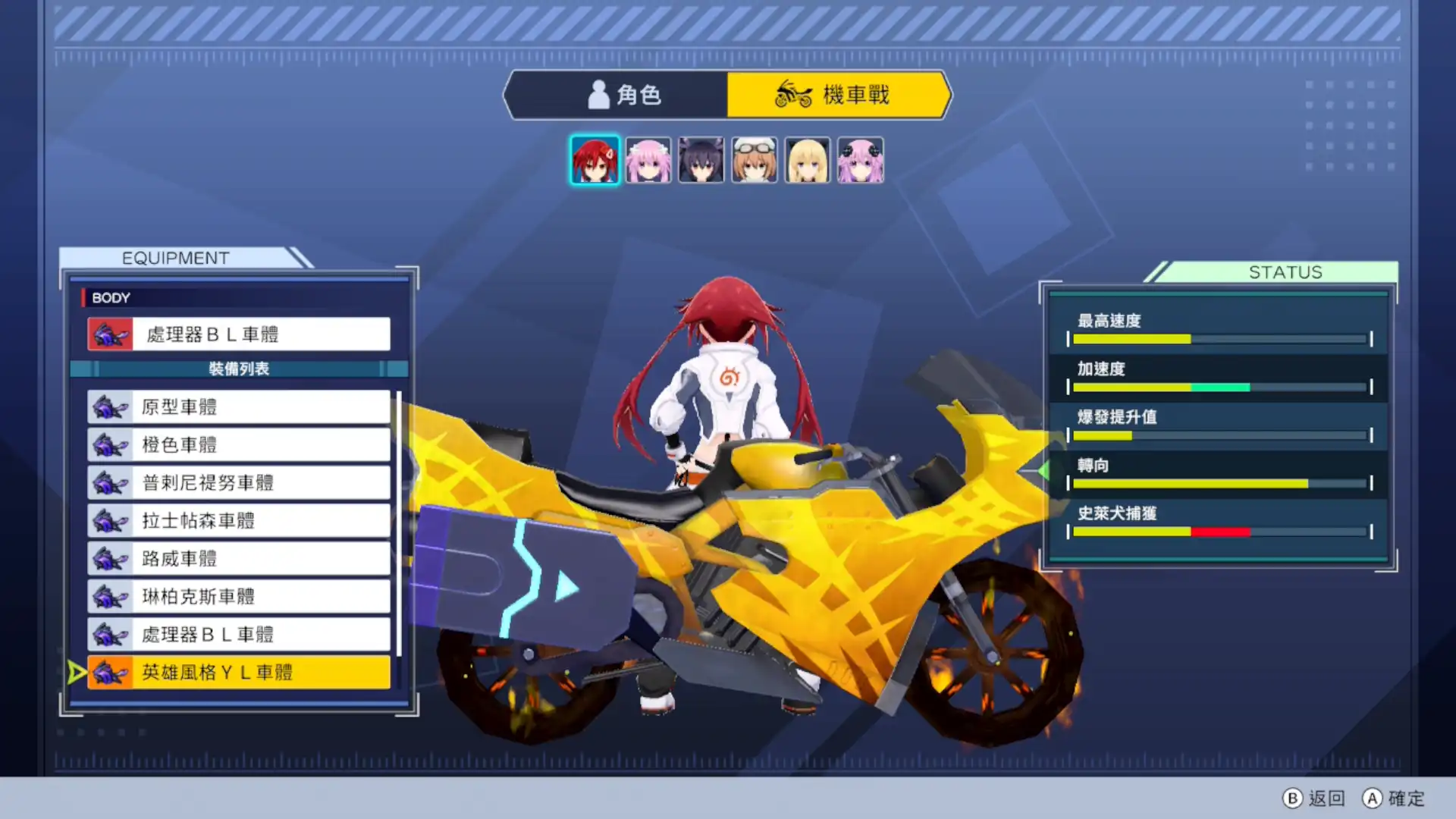Click the bike icon beside 琳柏克斯車體
1456x819 pixels.
tap(109, 597)
